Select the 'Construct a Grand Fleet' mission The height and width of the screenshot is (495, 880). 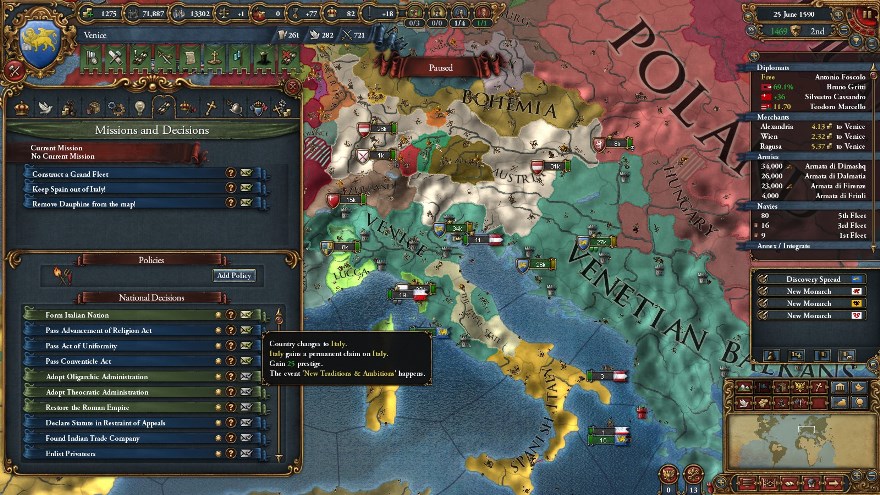[120, 173]
